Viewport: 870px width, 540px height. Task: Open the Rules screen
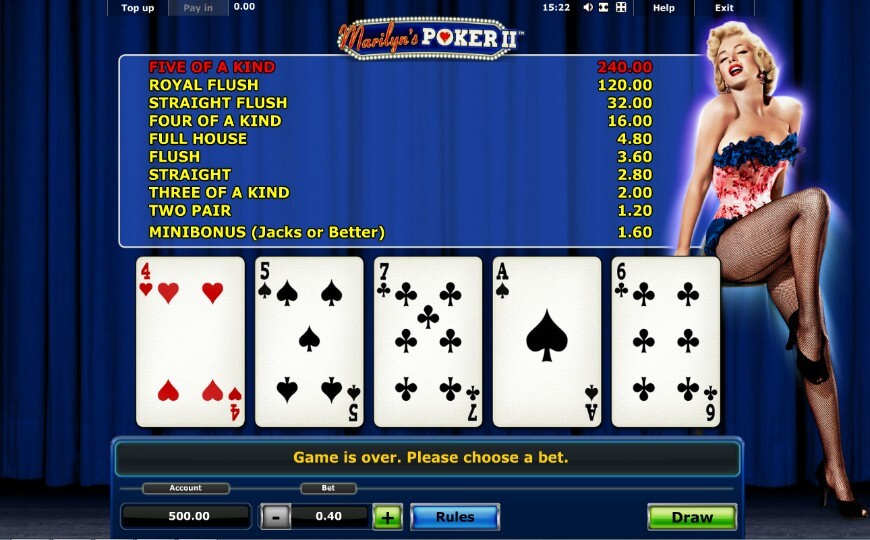[454, 517]
